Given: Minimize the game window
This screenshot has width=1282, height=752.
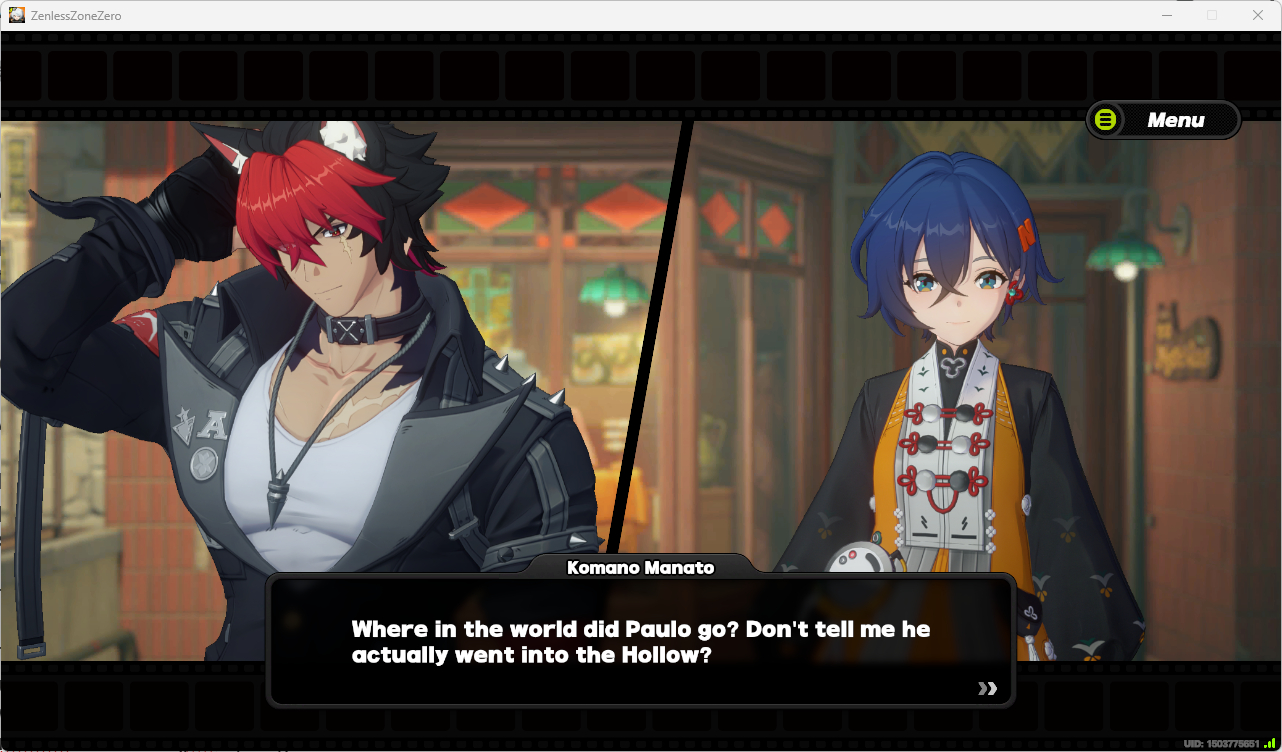Looking at the screenshot, I should click(x=1166, y=15).
